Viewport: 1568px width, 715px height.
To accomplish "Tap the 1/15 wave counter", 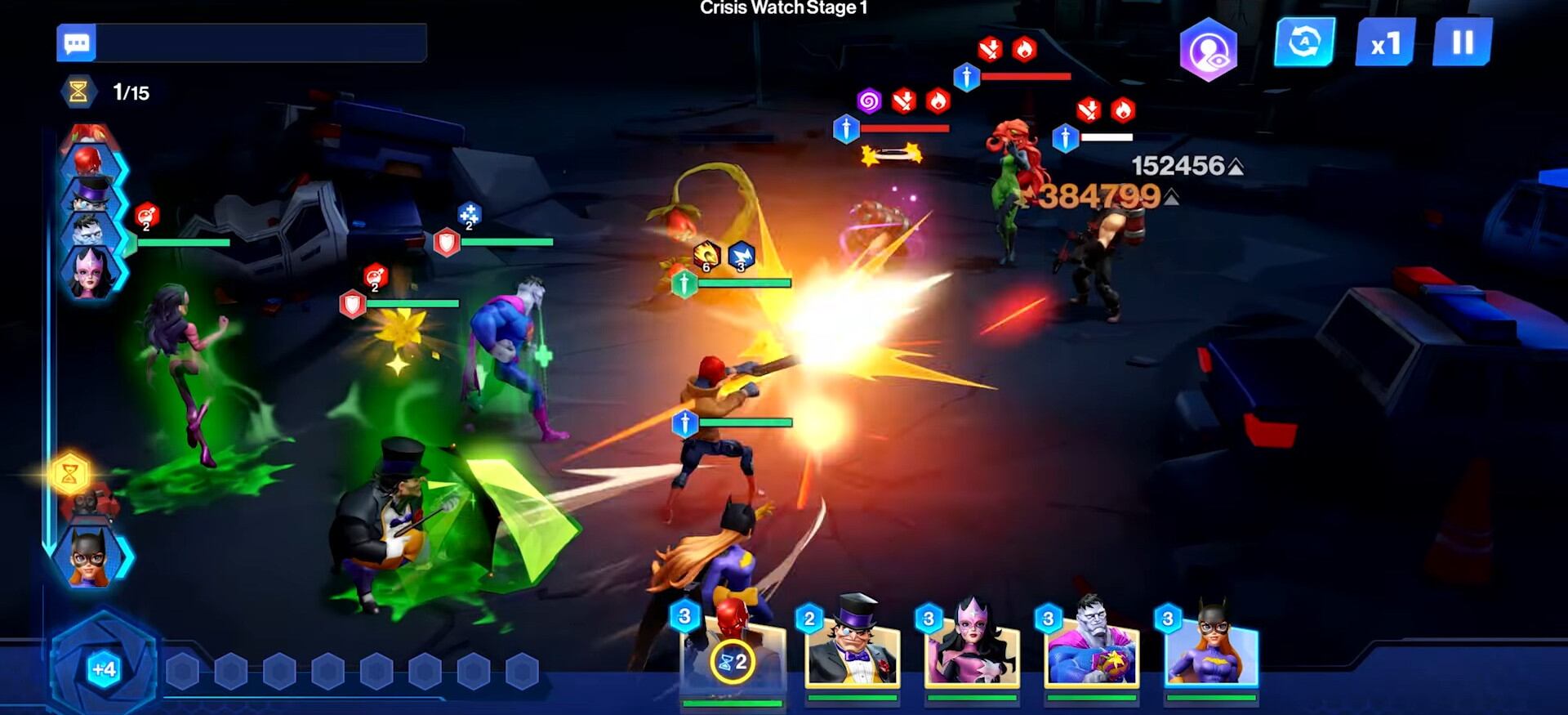I will pyautogui.click(x=131, y=92).
